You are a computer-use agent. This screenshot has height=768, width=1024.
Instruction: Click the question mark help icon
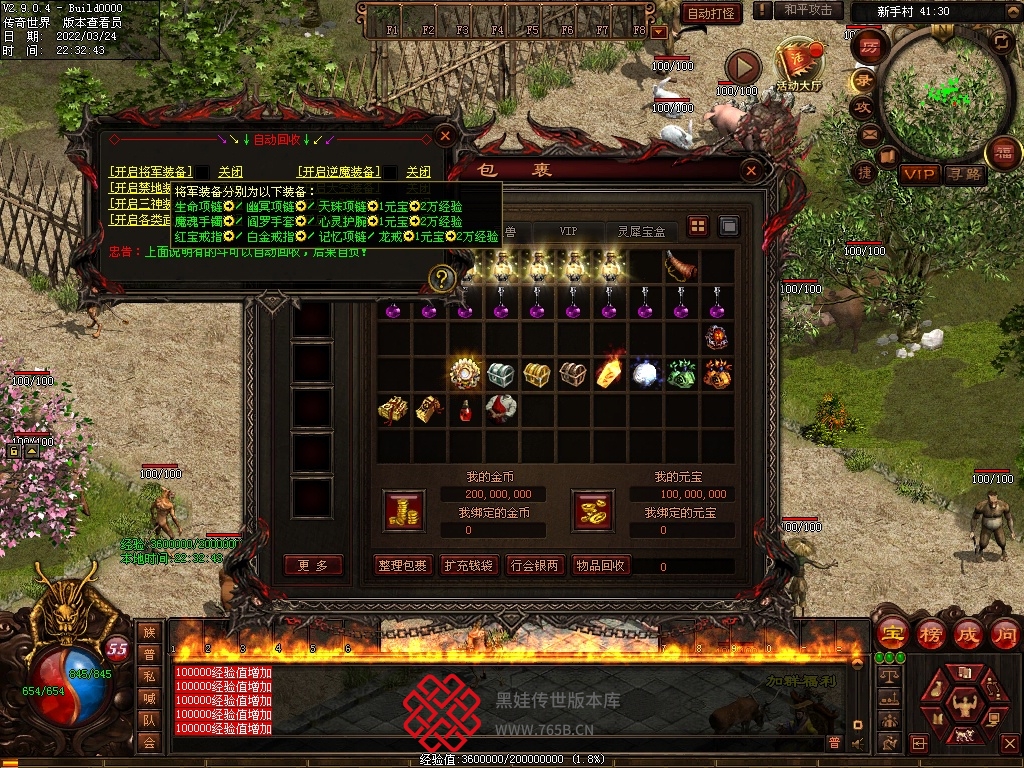pyautogui.click(x=441, y=278)
